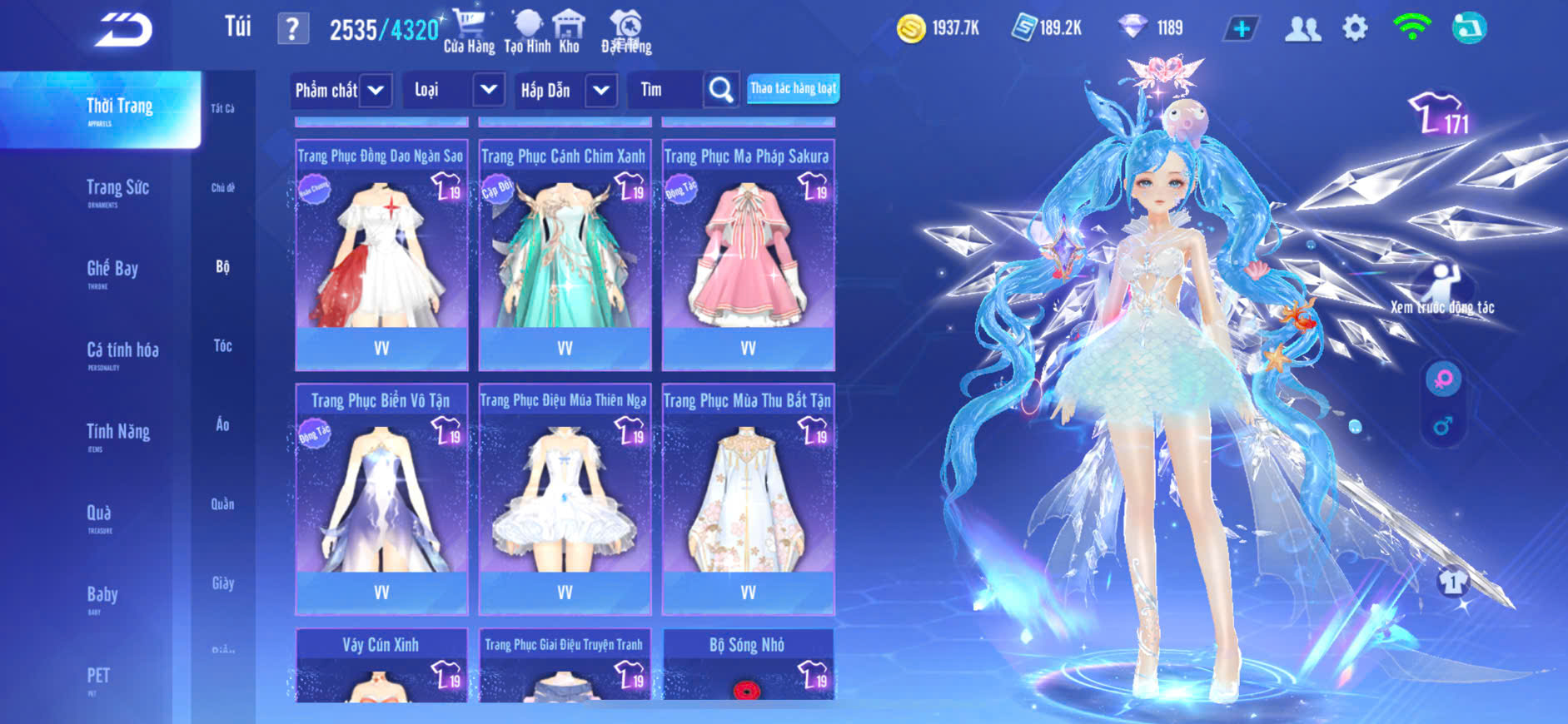Select the Cá tính hóa tab
Image resolution: width=1568 pixels, height=724 pixels.
(122, 351)
